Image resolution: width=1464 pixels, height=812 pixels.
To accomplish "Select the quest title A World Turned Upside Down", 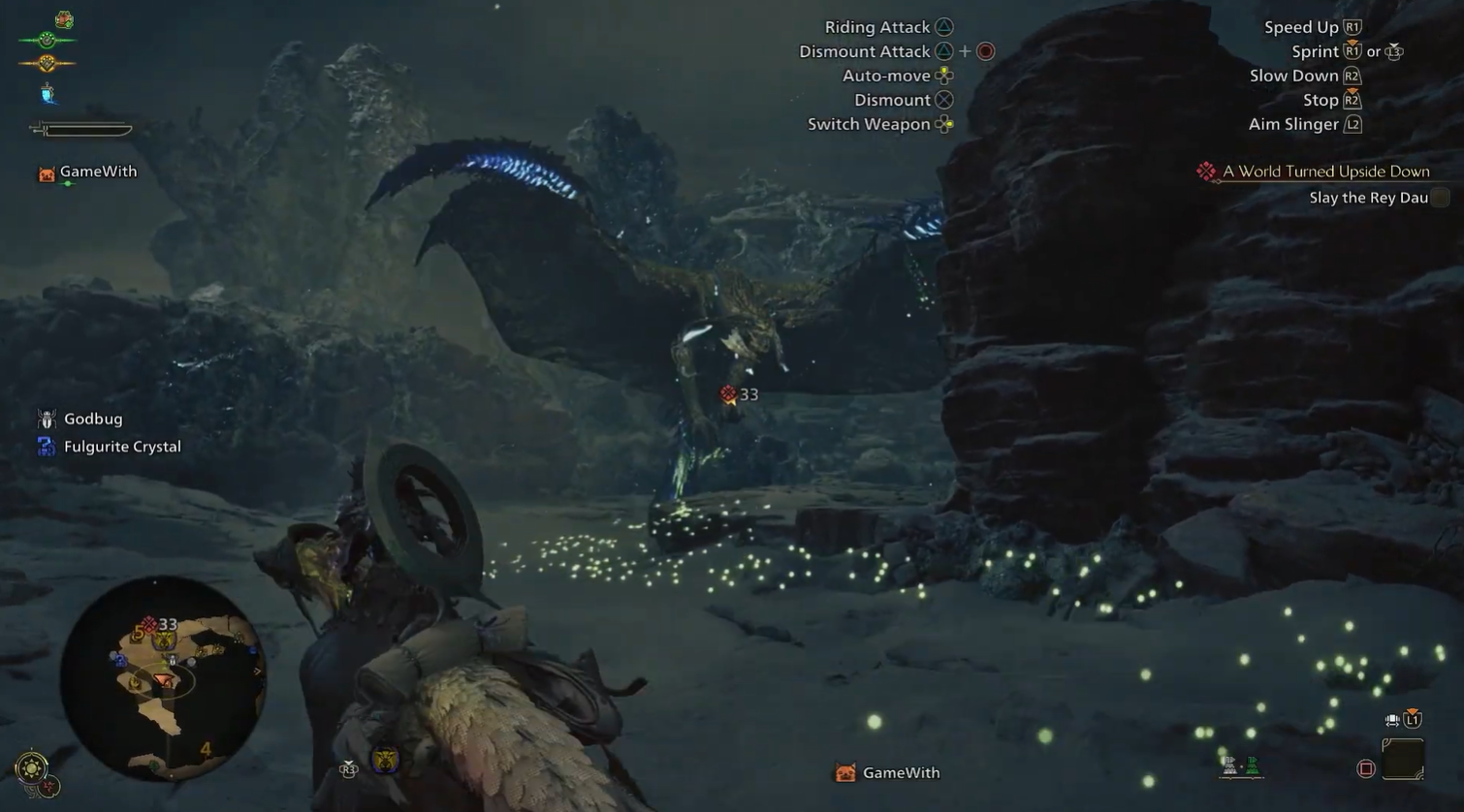I will coord(1324,171).
